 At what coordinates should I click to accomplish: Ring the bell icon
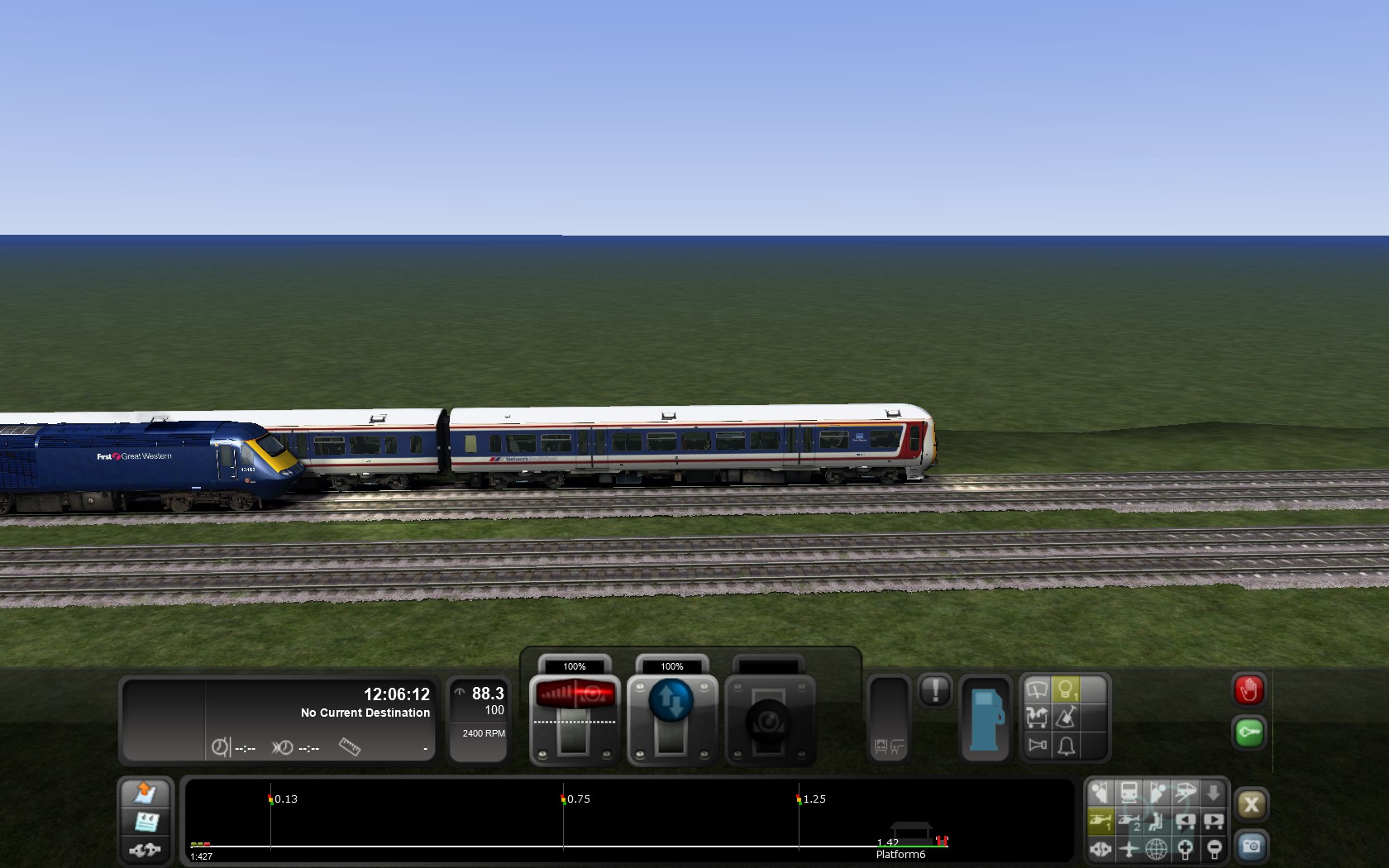(1066, 746)
